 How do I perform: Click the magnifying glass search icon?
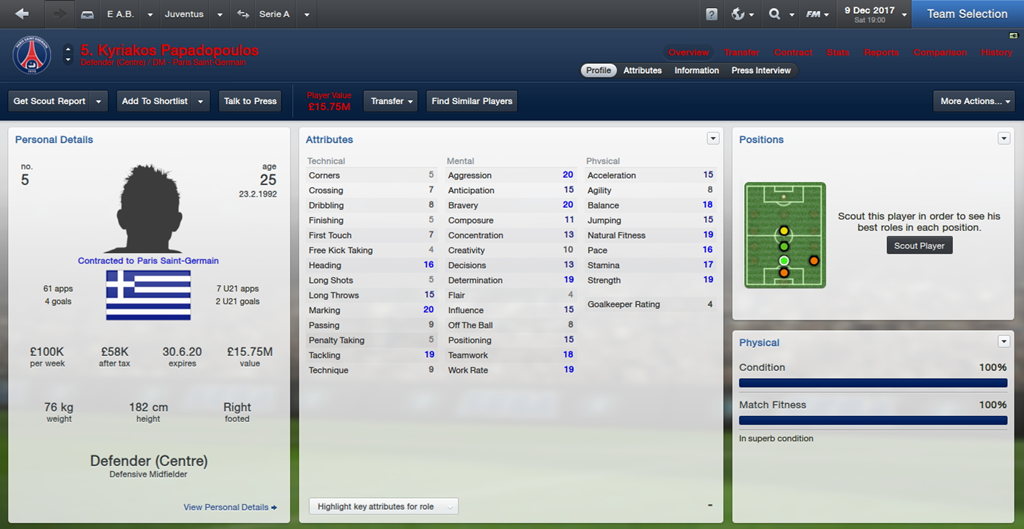779,15
